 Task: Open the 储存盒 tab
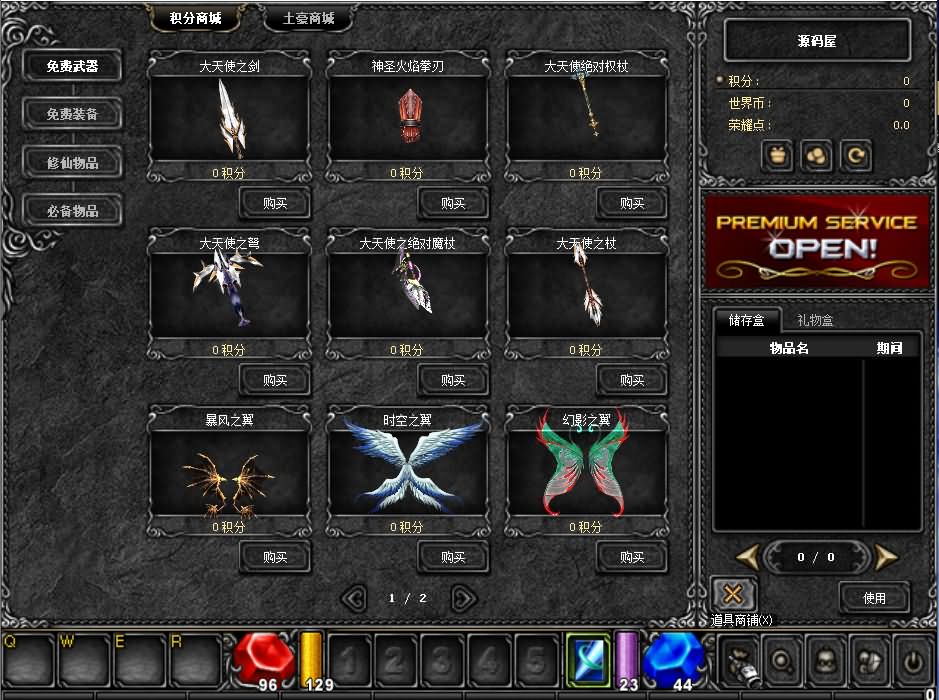click(x=746, y=320)
